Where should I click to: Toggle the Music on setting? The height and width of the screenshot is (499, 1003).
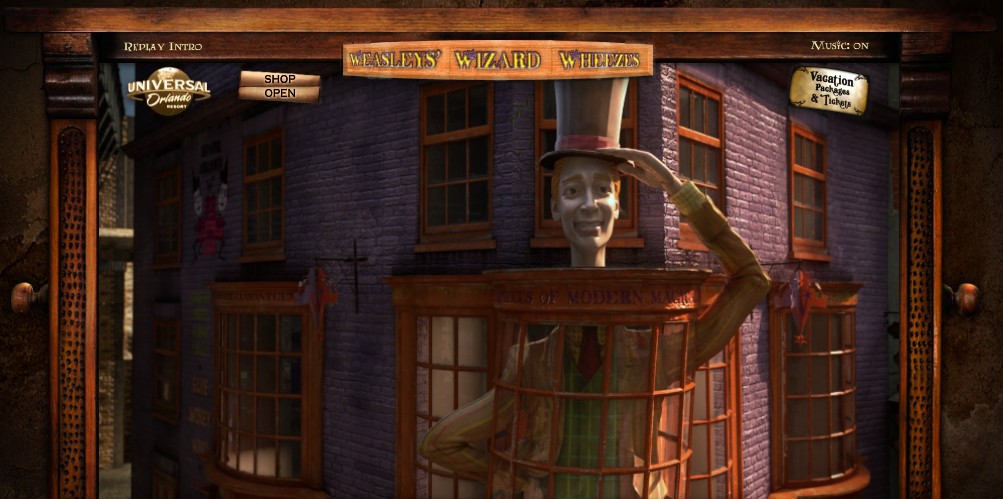coord(839,45)
